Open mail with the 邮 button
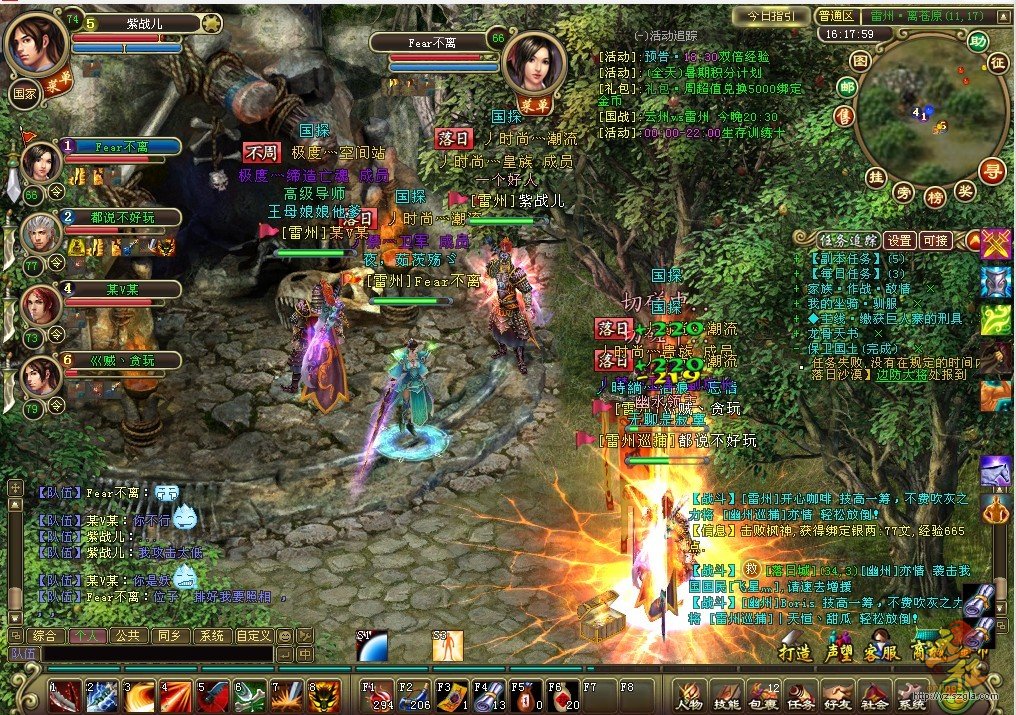Screen dimensions: 1016x715 [x=846, y=88]
